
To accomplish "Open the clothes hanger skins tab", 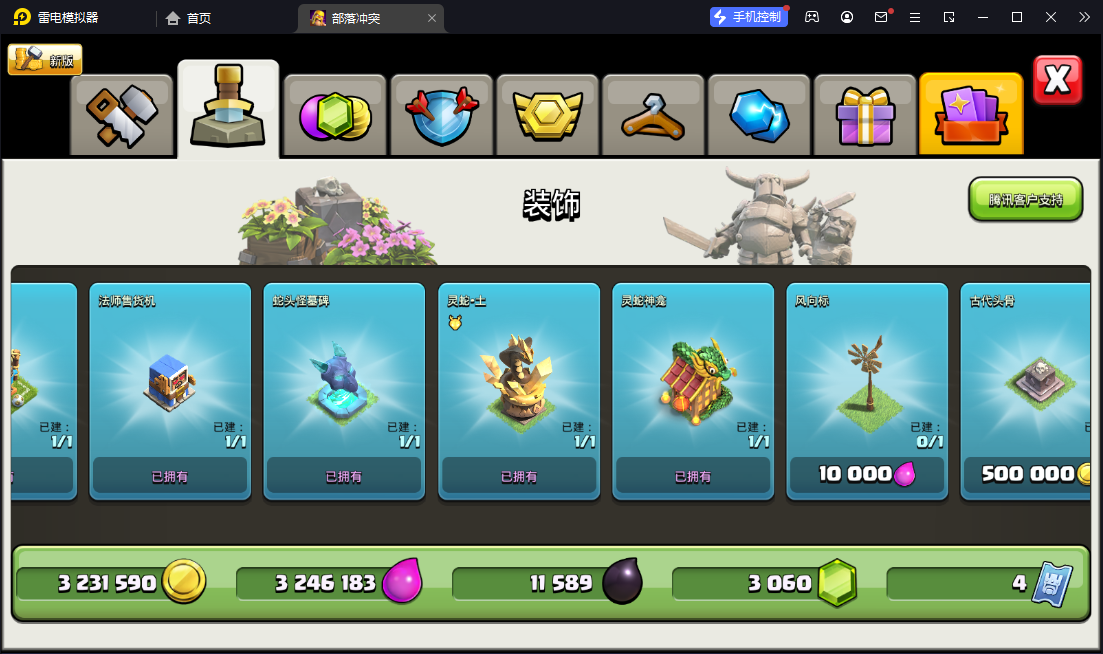I will click(653, 115).
